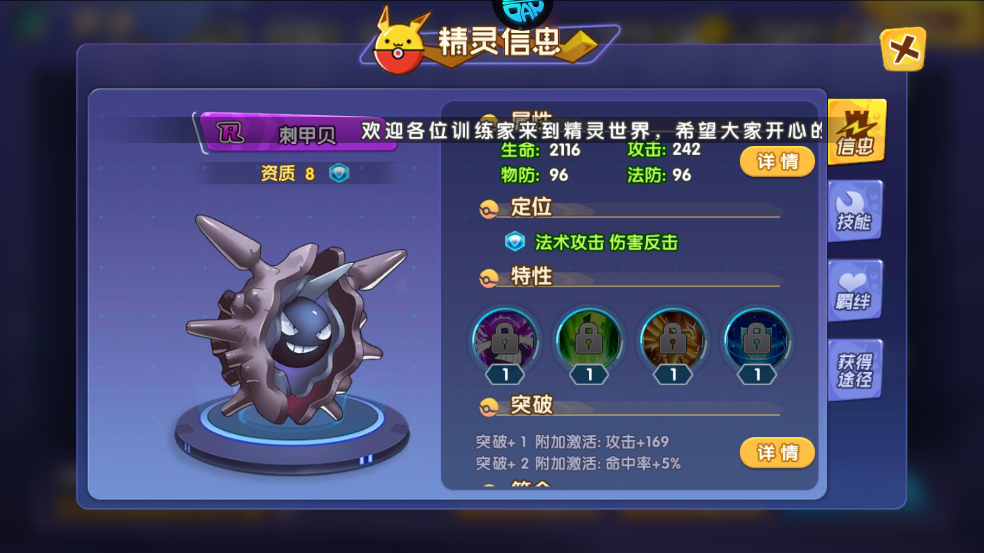This screenshot has width=984, height=553.
Task: Open the 技能 tab
Action: point(855,211)
